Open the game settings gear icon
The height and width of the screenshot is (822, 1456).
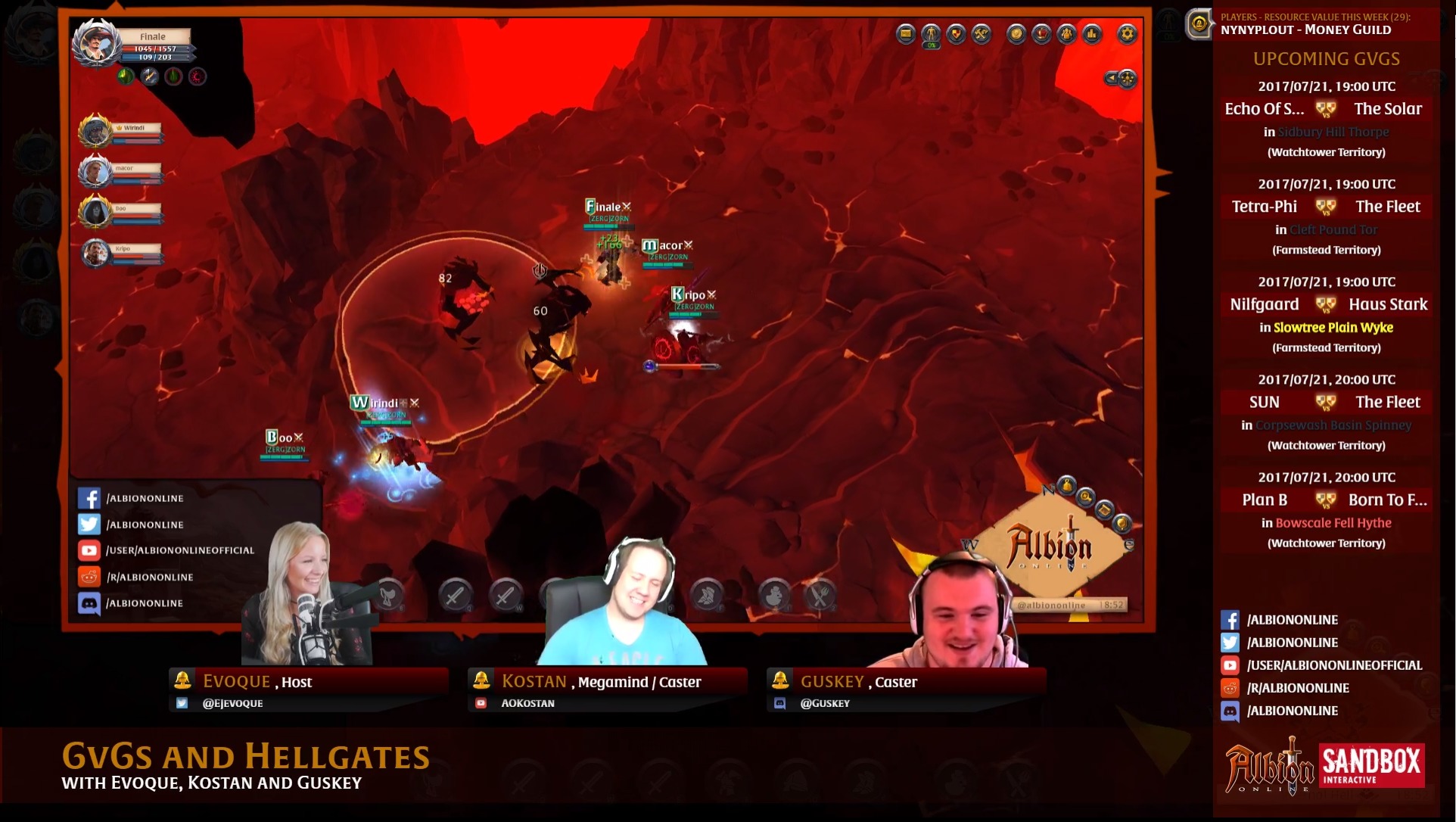[x=1127, y=34]
